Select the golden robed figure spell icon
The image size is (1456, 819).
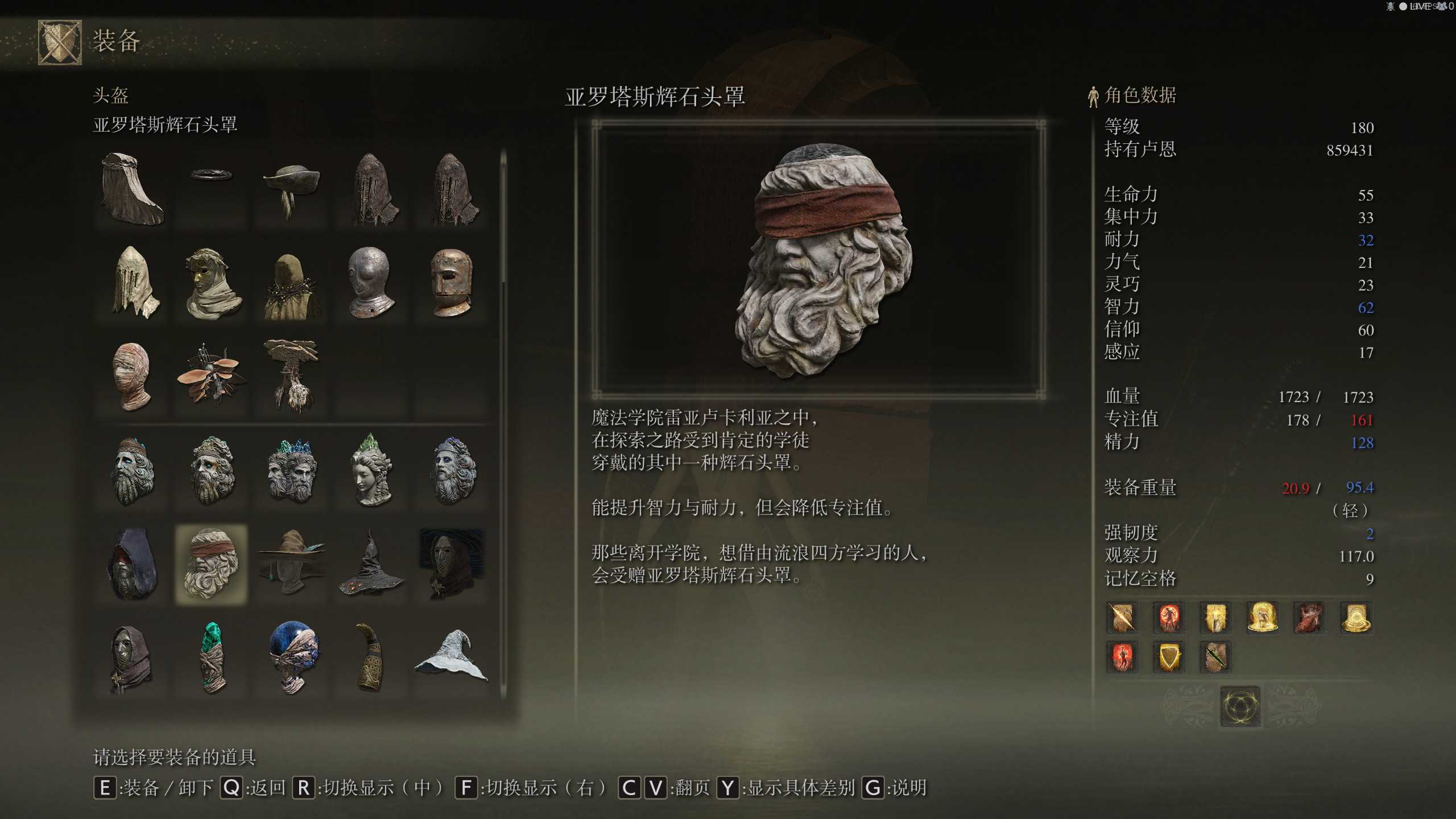coord(1215,618)
